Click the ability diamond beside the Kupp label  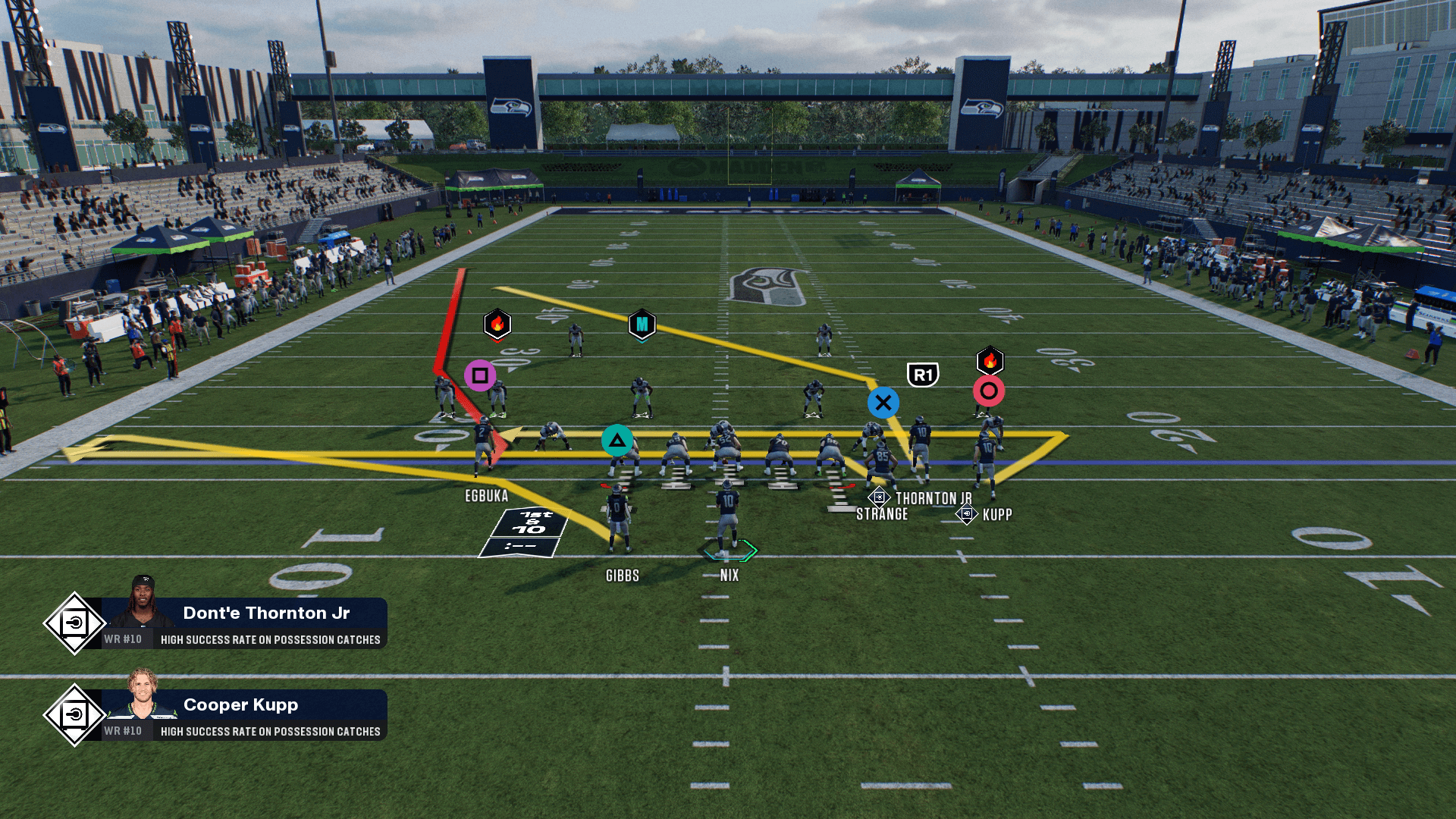[966, 515]
